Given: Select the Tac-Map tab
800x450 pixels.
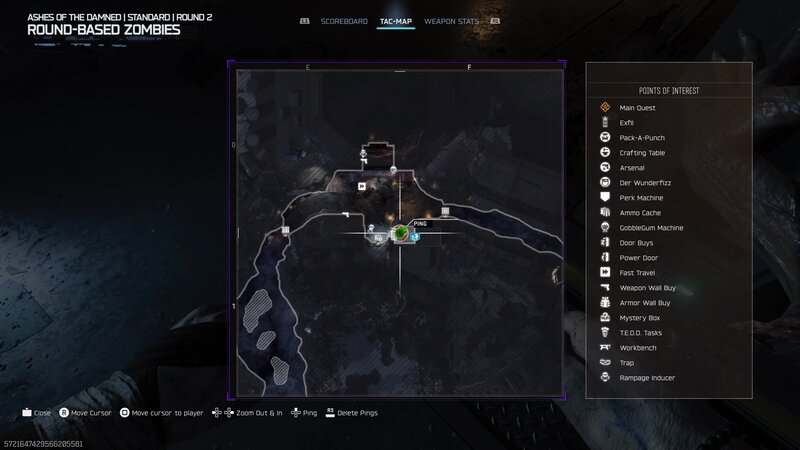Looking at the screenshot, I should click(x=396, y=21).
